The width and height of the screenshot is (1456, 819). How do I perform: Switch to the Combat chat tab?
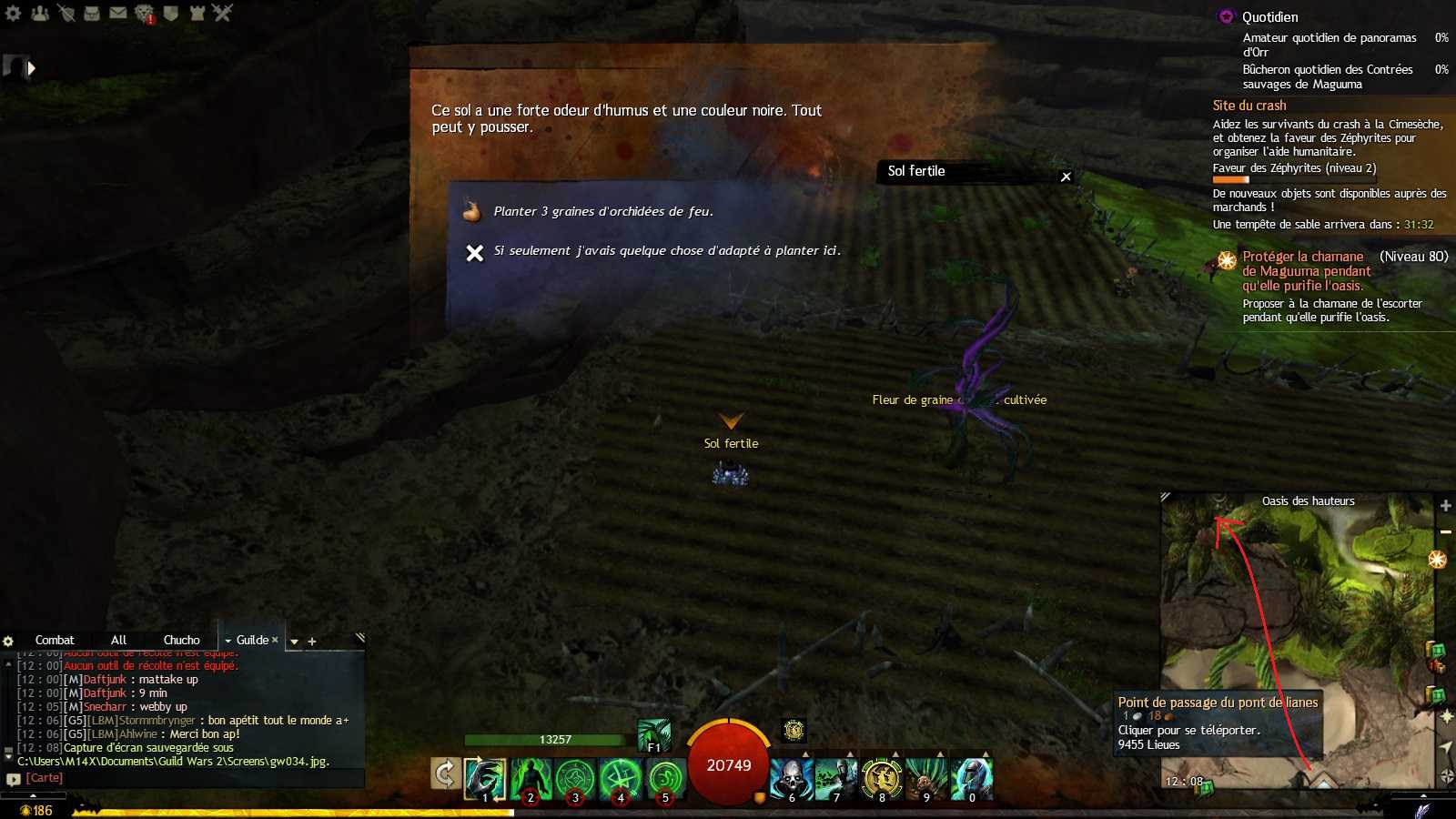pos(55,641)
